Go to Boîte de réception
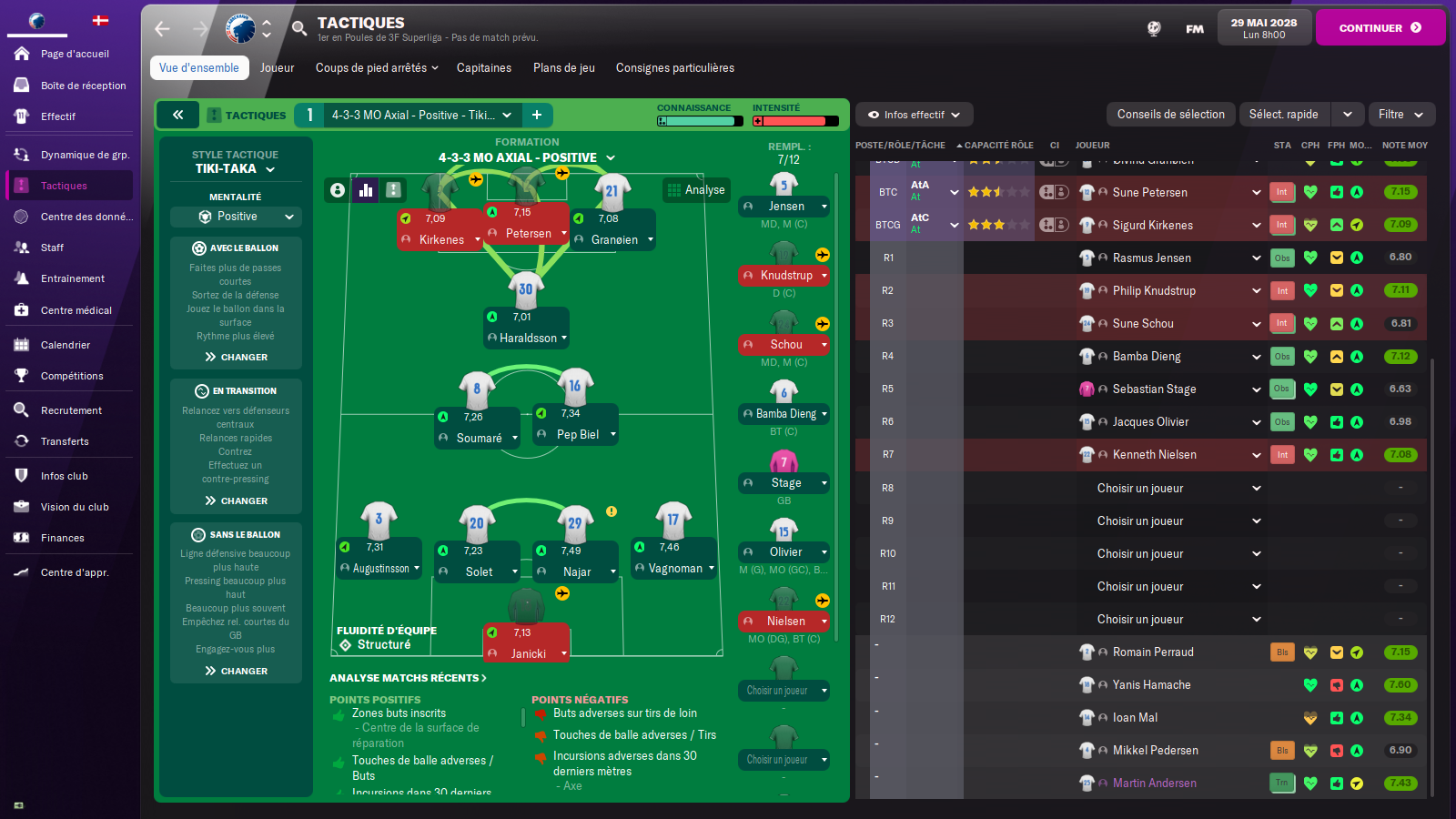Image resolution: width=1456 pixels, height=819 pixels. tap(83, 86)
